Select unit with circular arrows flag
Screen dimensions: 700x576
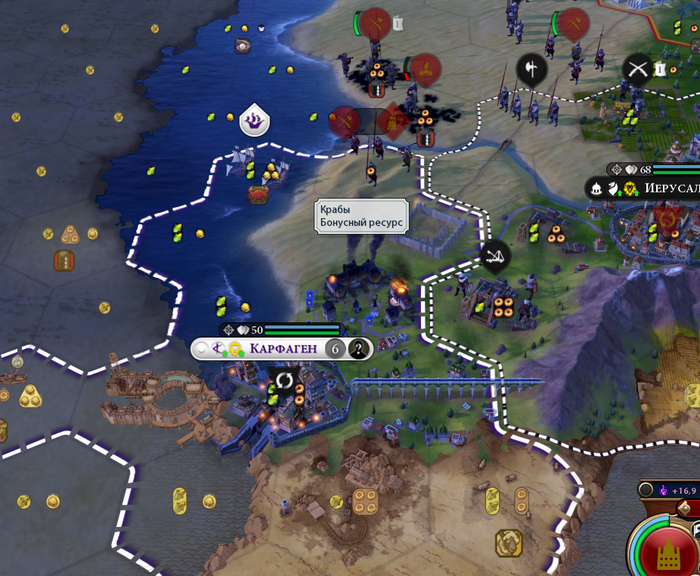[x=284, y=381]
